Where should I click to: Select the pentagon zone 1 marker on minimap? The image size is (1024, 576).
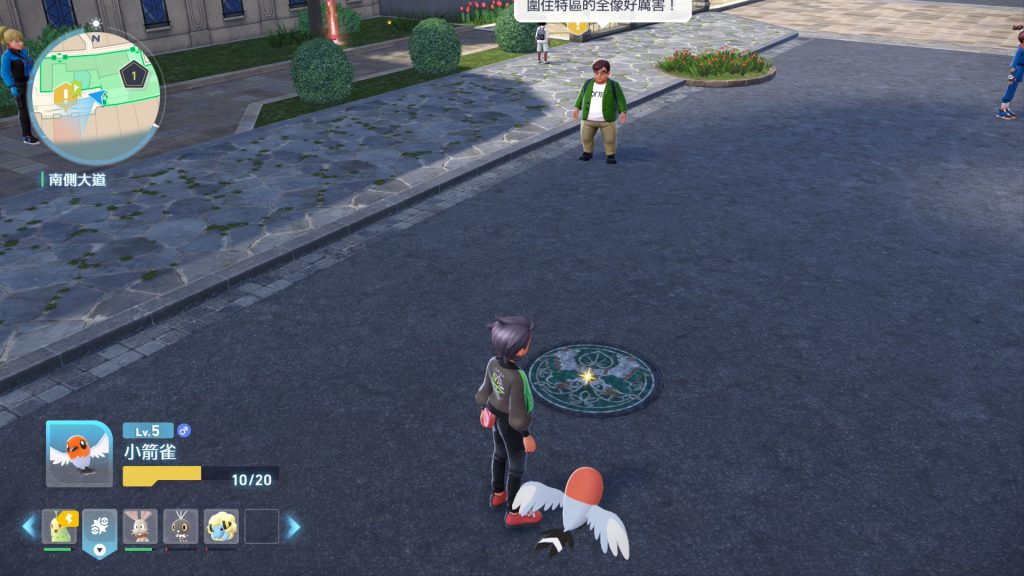pos(133,75)
